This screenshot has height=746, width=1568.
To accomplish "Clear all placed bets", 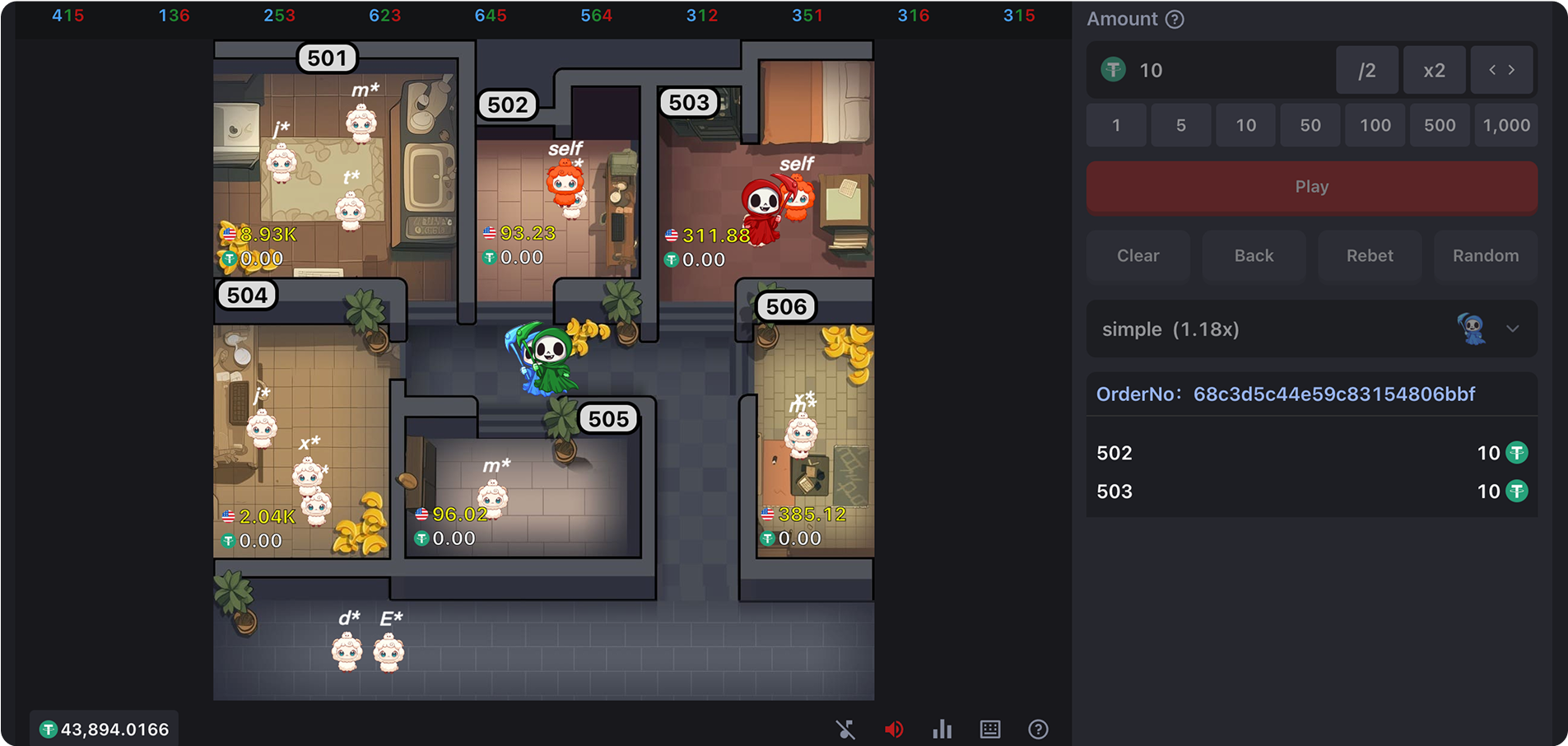I will (x=1138, y=255).
